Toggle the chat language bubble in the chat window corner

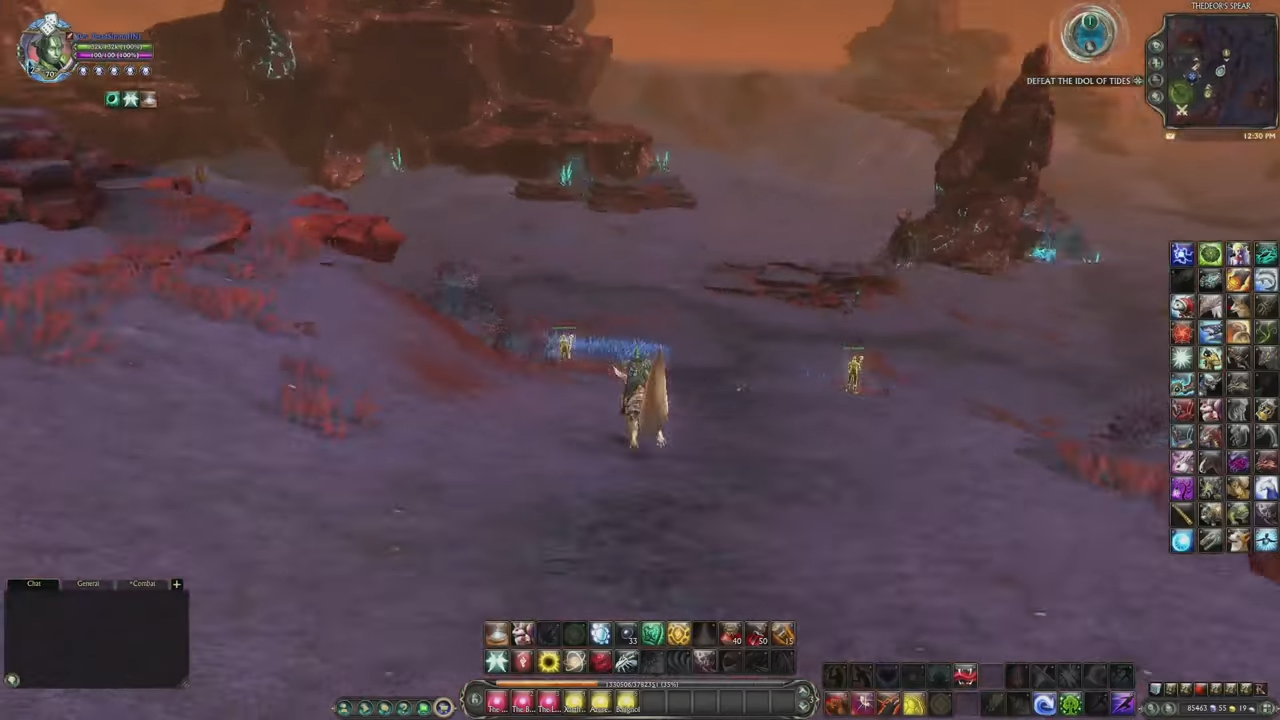pos(12,679)
